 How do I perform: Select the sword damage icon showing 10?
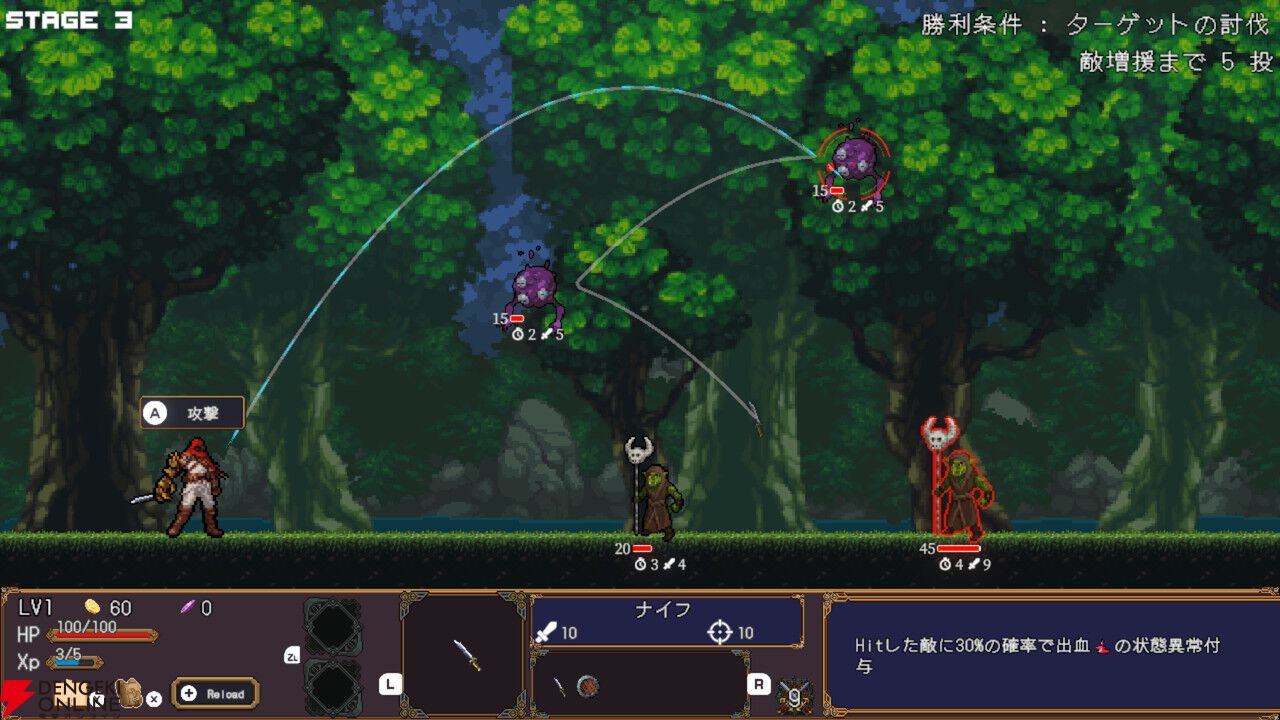(548, 632)
